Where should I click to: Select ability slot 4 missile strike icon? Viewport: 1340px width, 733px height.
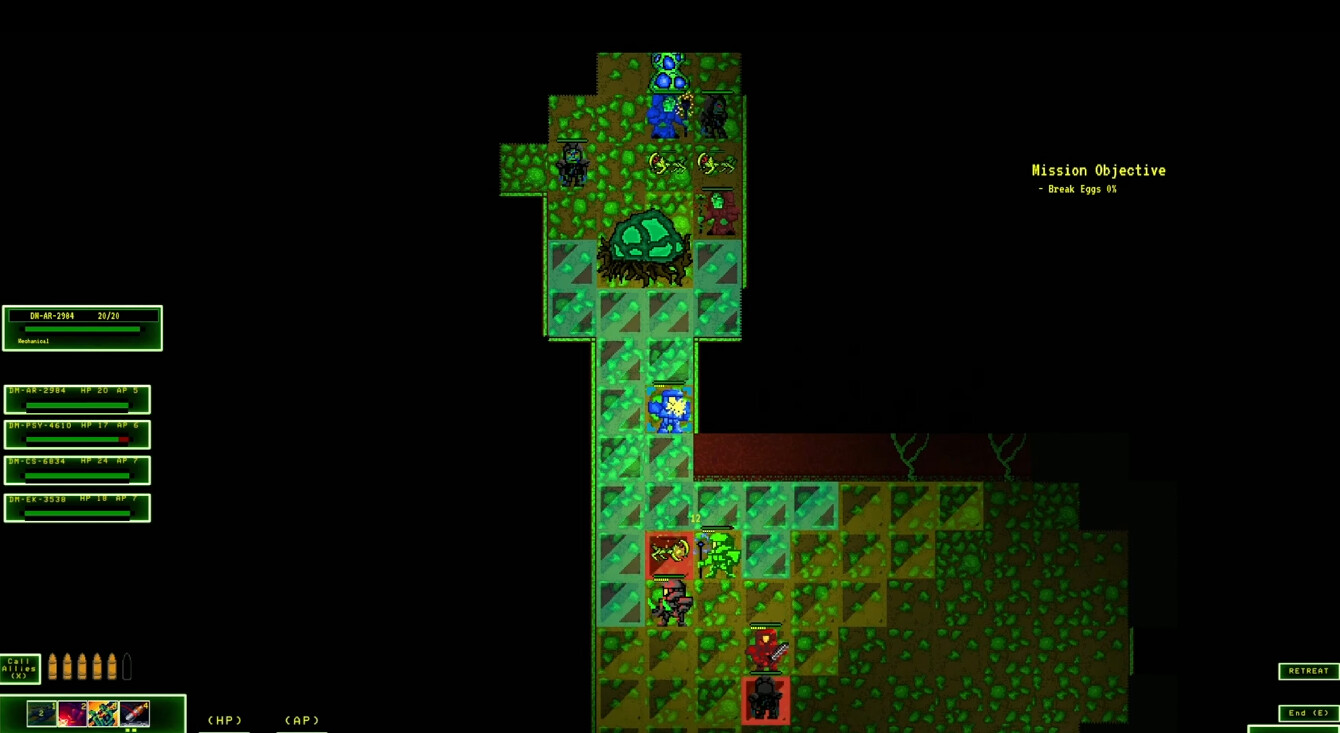133,713
